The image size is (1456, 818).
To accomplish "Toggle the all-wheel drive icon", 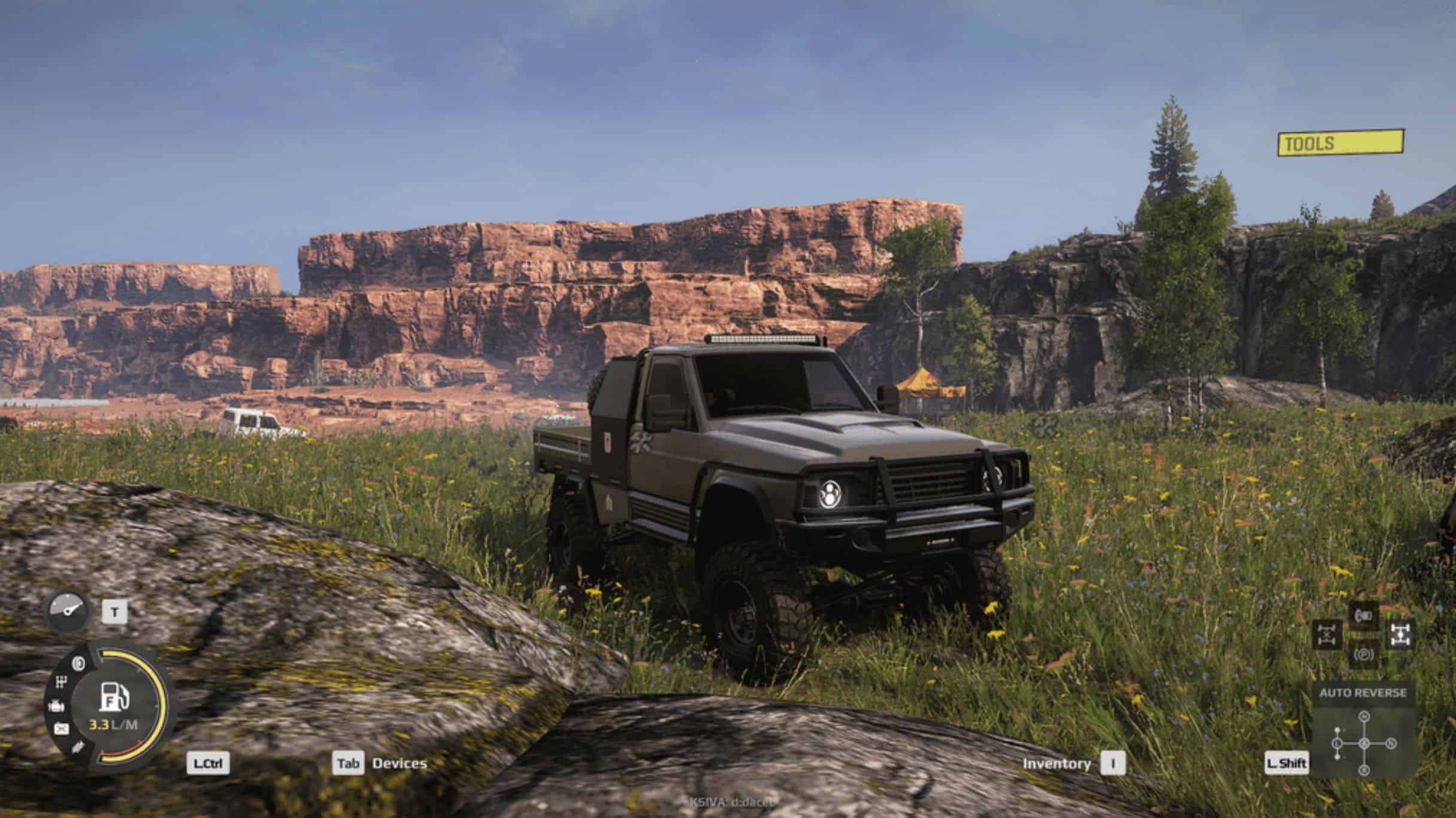I will click(1400, 634).
